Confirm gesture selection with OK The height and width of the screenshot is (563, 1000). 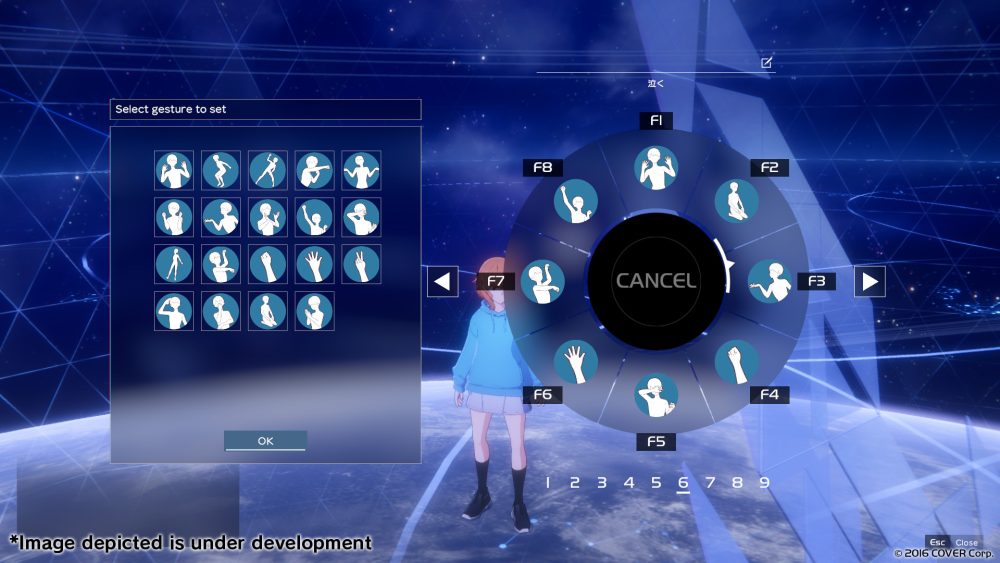pyautogui.click(x=265, y=440)
